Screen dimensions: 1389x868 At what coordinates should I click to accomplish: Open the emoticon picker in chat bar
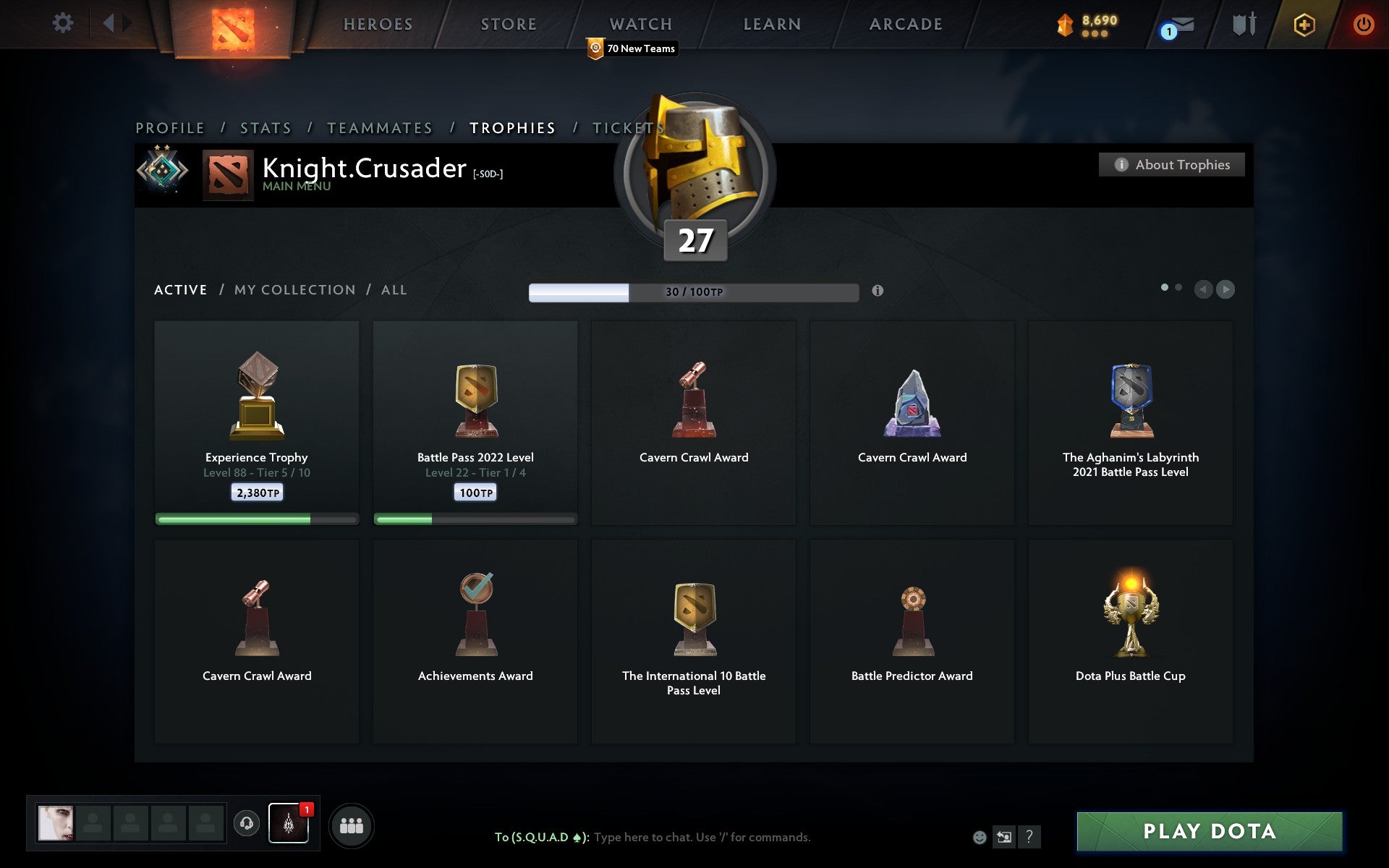(978, 838)
